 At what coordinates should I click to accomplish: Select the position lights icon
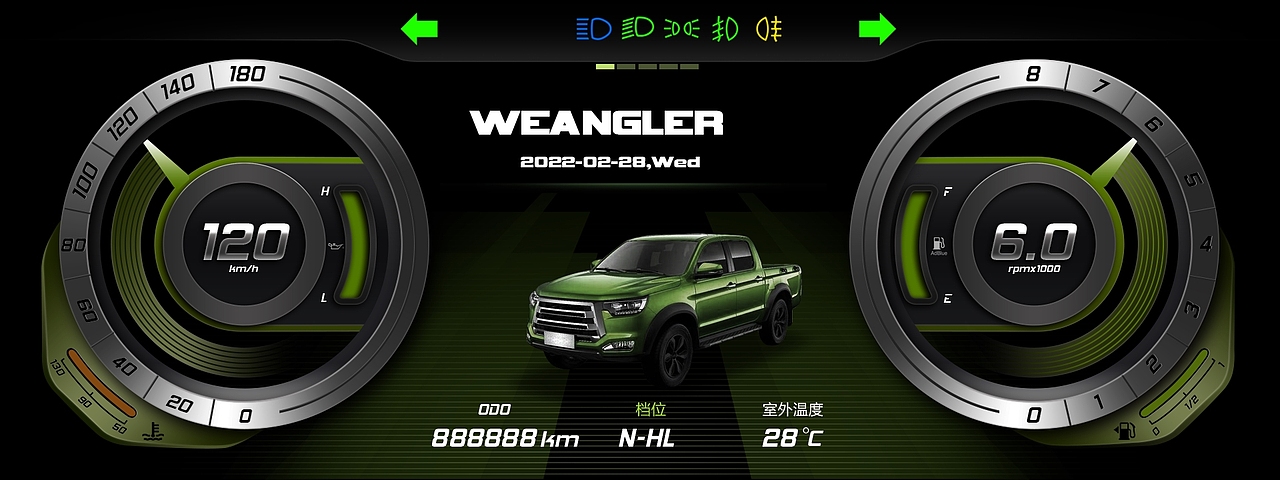click(x=682, y=29)
